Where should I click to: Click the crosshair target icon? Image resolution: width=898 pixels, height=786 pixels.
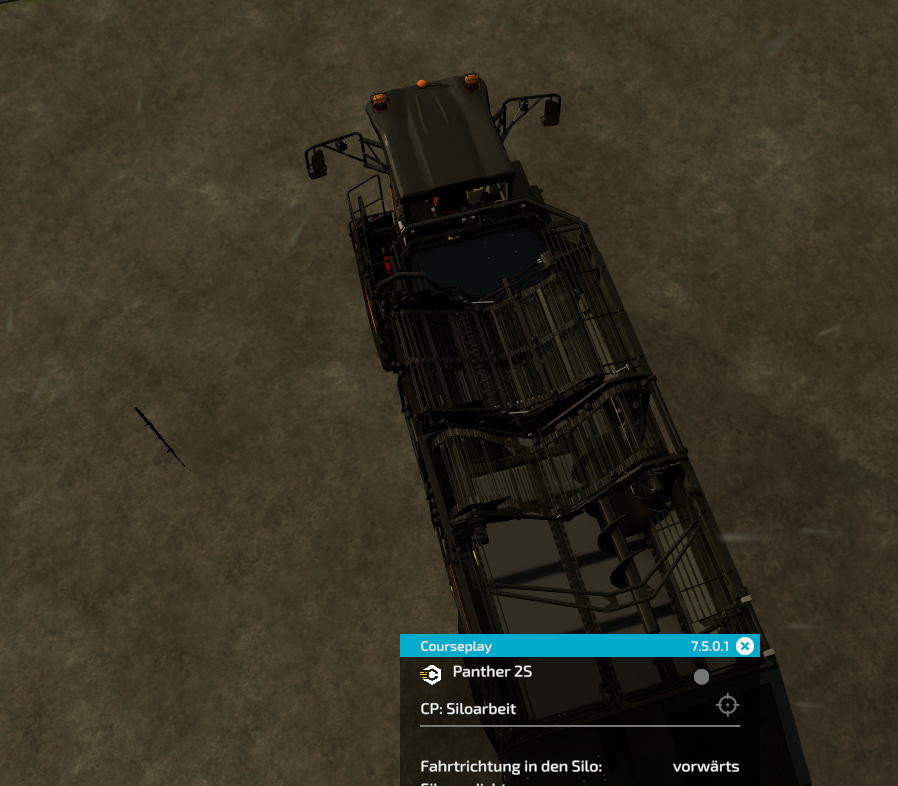coord(727,705)
